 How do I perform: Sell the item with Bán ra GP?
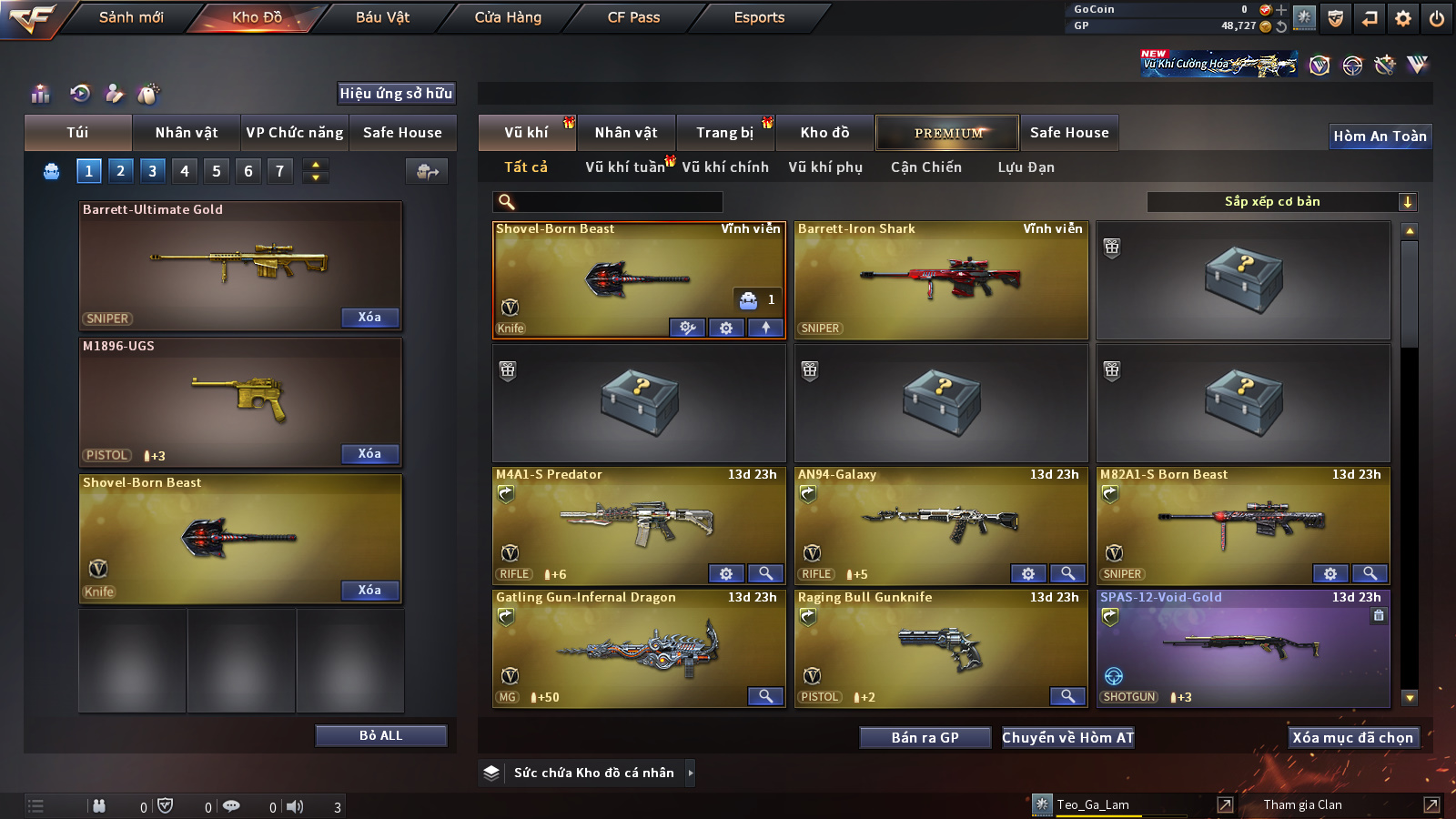click(925, 738)
